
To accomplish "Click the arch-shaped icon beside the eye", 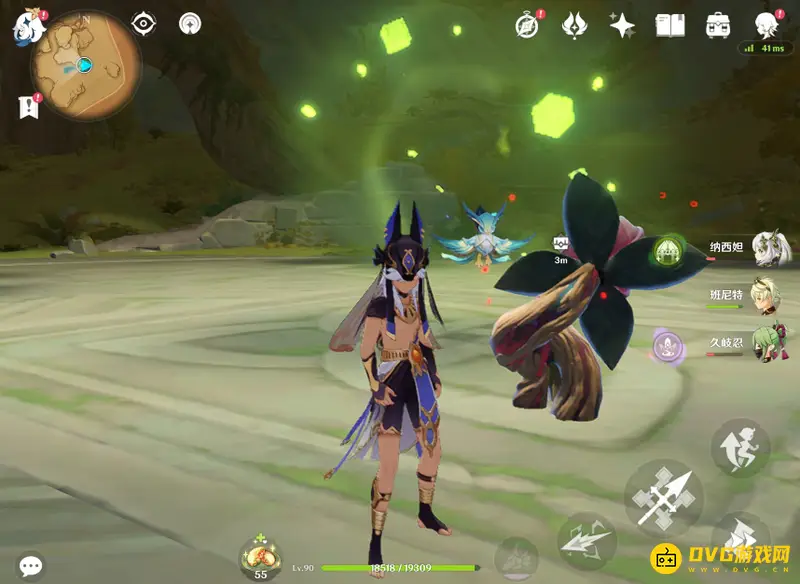I will tap(189, 23).
